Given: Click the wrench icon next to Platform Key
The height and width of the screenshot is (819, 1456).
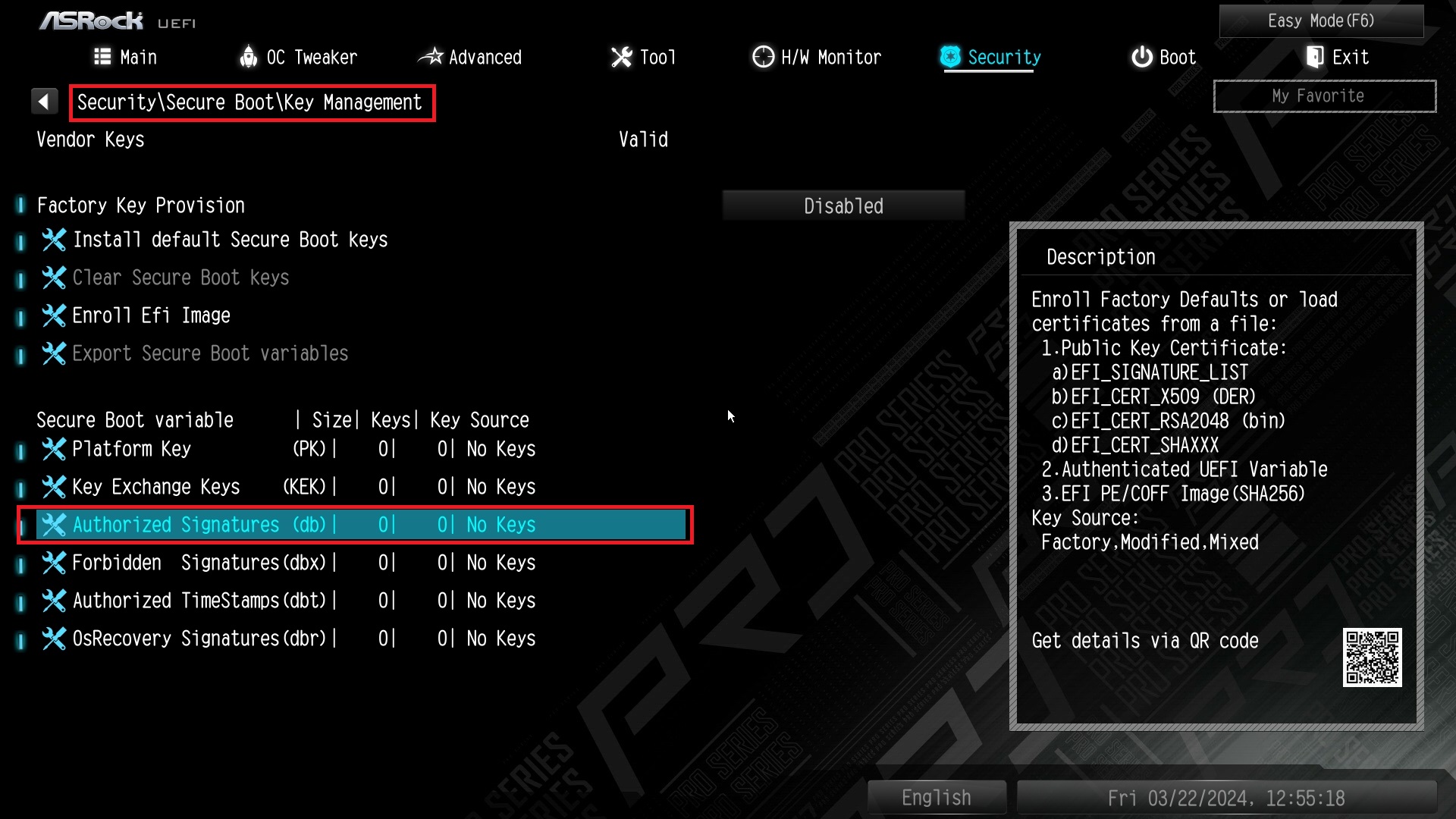Looking at the screenshot, I should (54, 449).
